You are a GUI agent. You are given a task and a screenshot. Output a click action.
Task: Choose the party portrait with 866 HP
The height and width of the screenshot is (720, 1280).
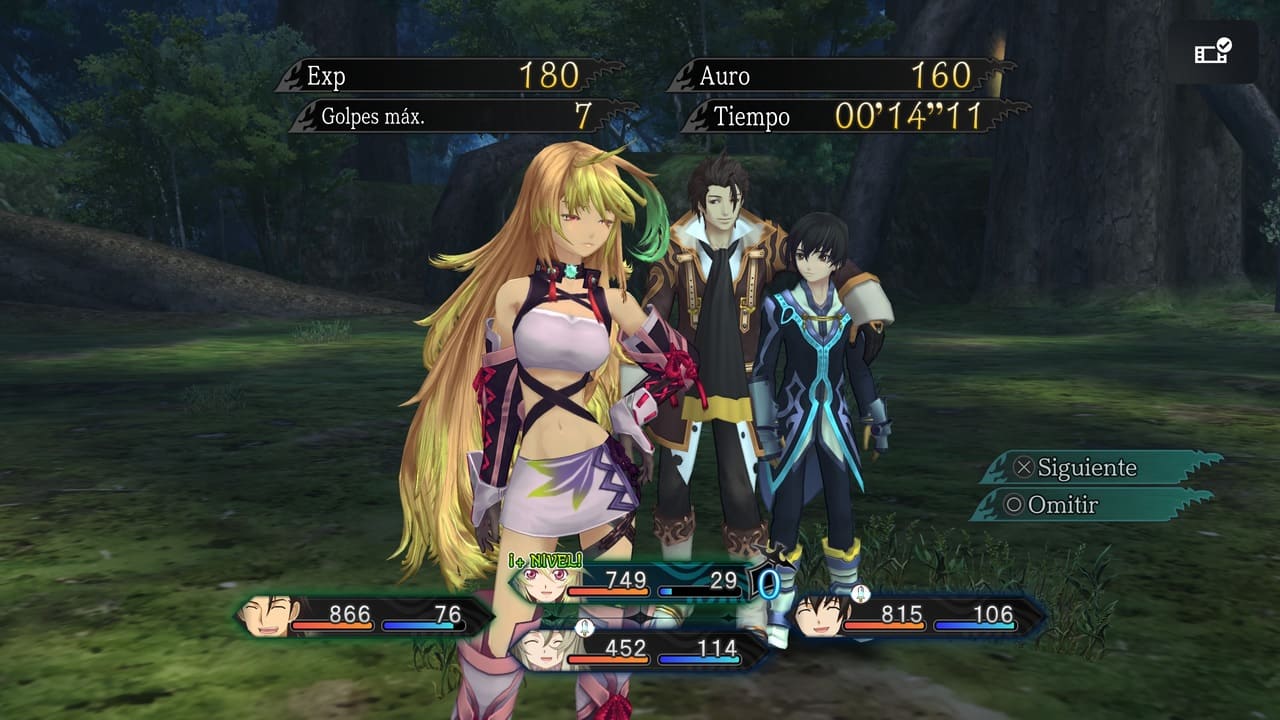[x=270, y=615]
